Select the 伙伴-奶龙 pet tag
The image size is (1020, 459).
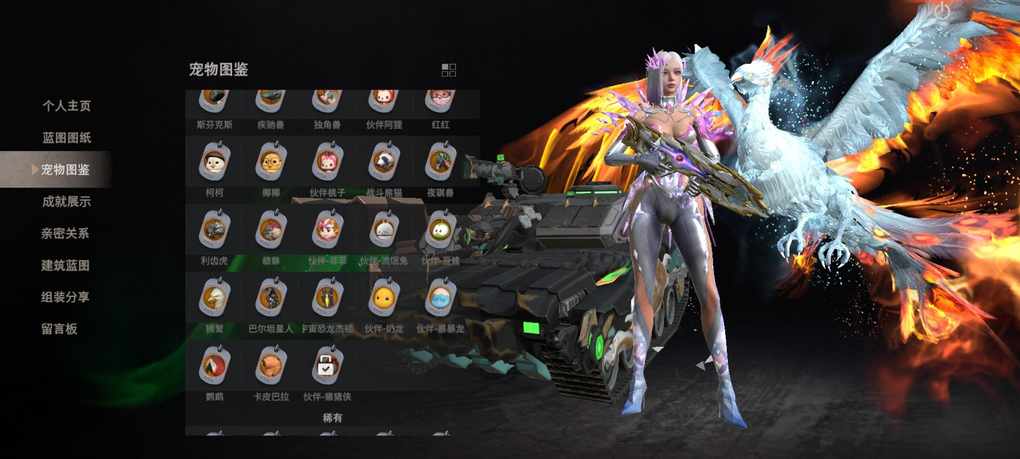383,298
